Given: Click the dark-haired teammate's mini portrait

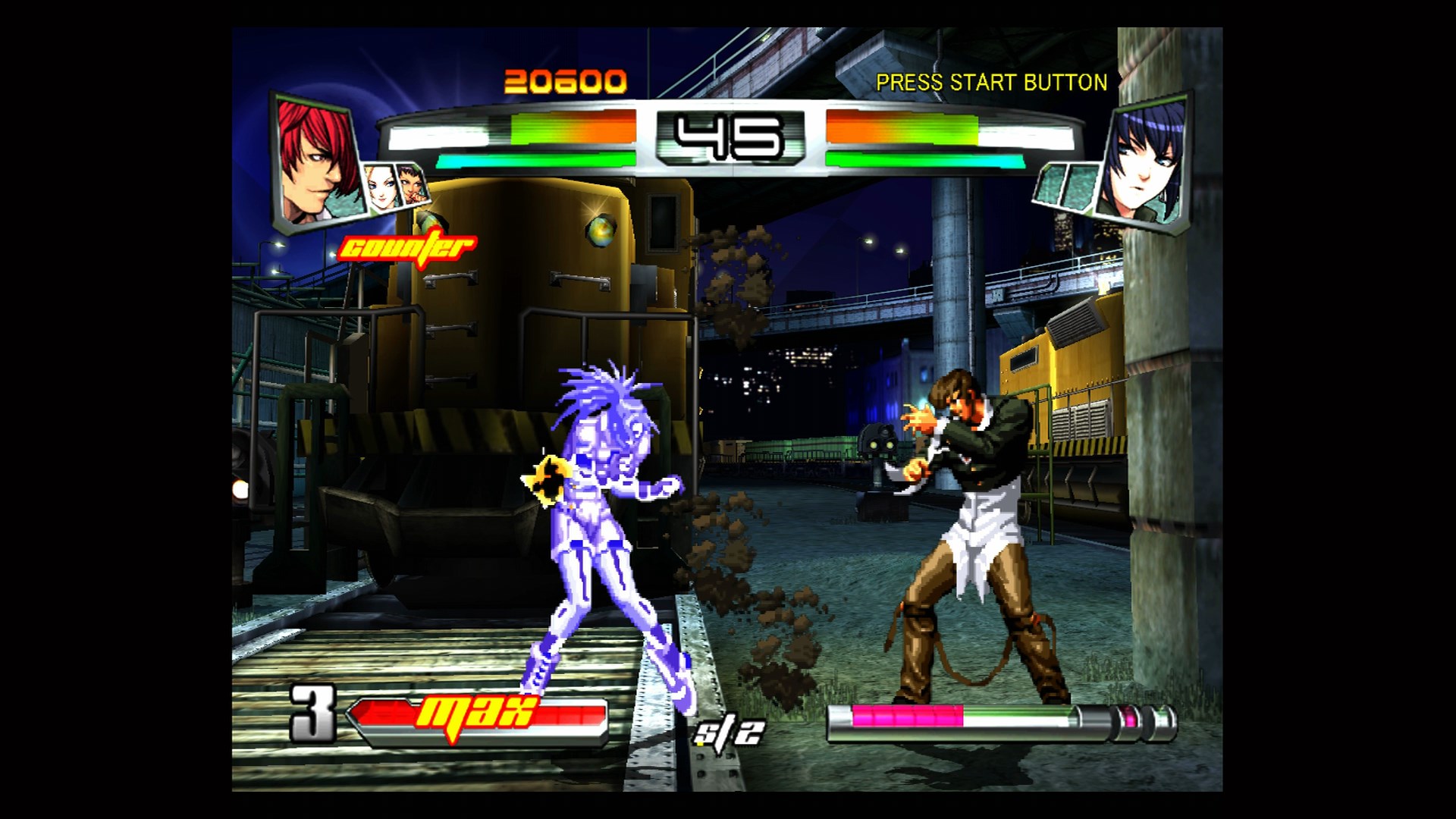Looking at the screenshot, I should point(413,186).
